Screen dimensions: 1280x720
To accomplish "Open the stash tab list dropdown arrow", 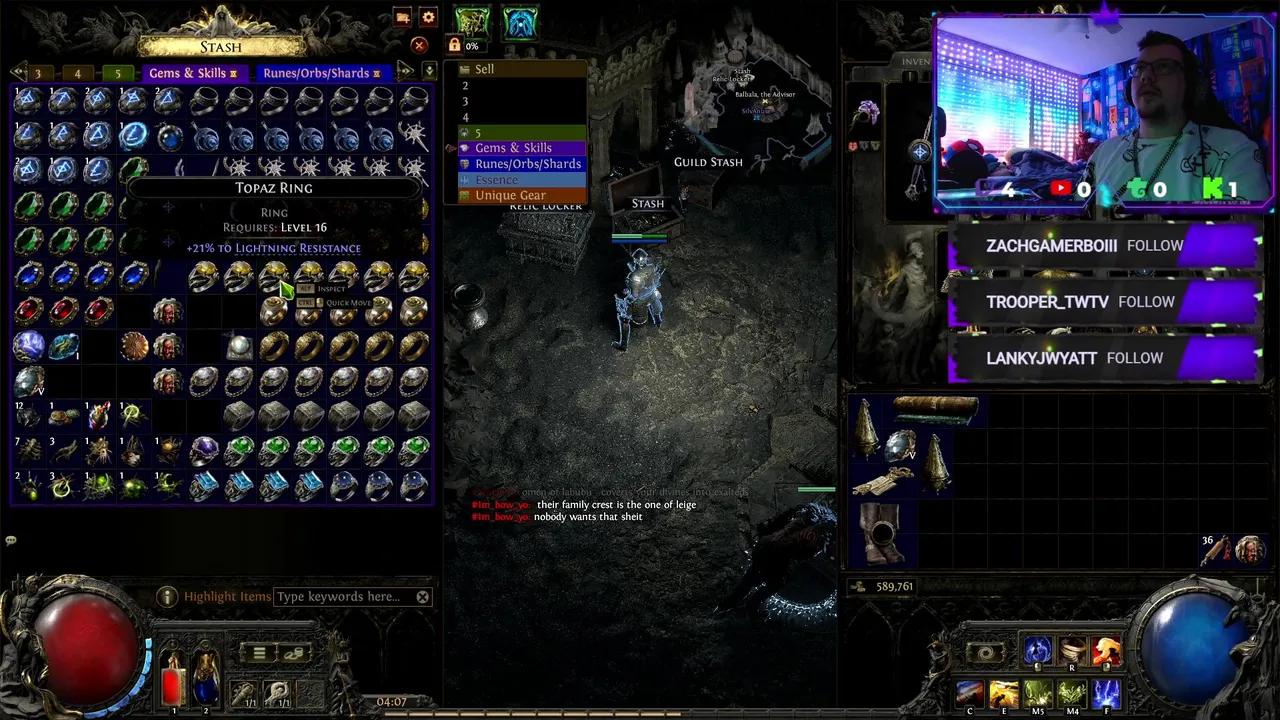I will point(430,68).
